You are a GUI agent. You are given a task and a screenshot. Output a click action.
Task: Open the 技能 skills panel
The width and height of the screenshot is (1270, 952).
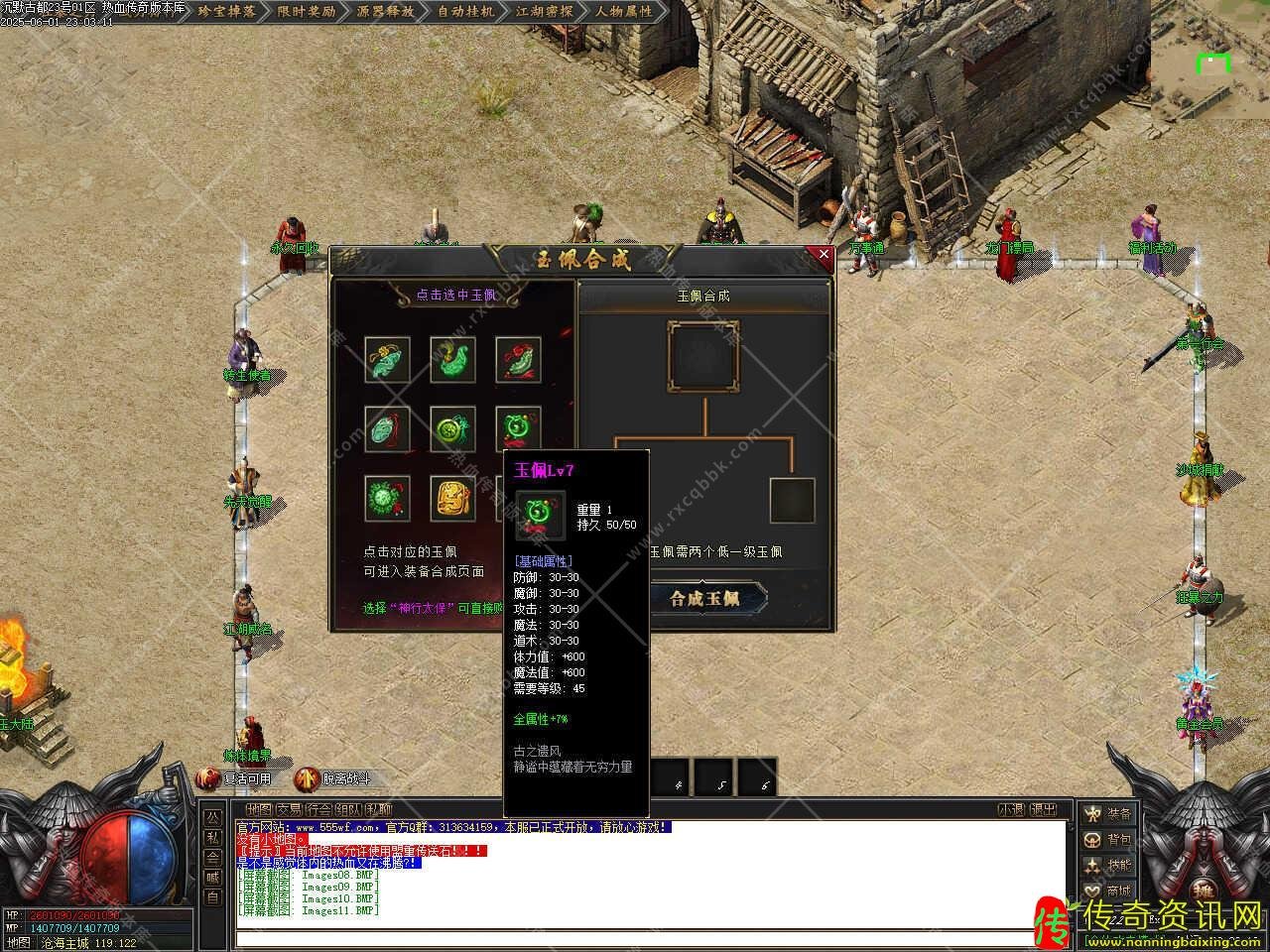pyautogui.click(x=1108, y=866)
